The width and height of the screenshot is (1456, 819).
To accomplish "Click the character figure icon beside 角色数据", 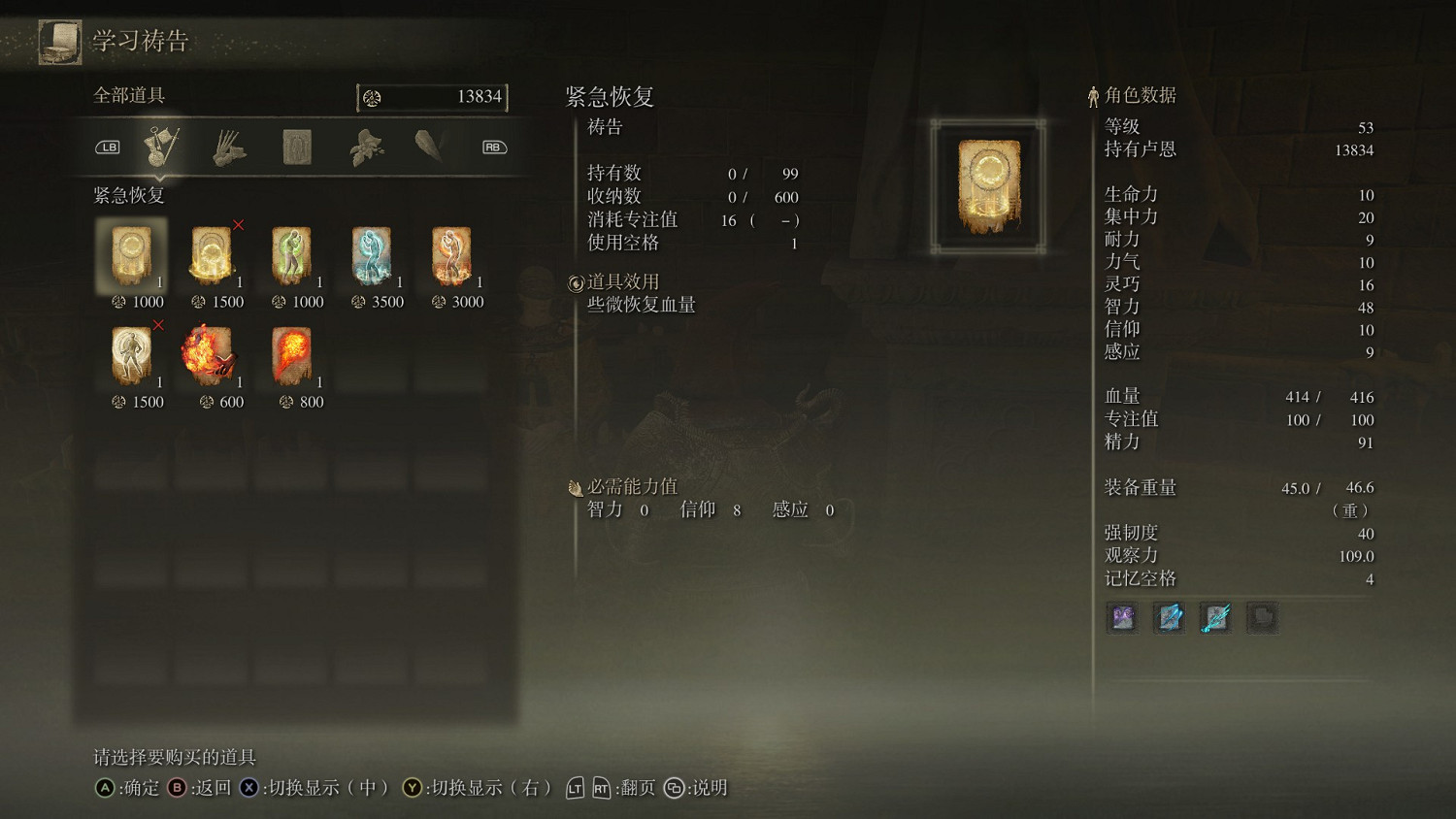I will click(1094, 95).
